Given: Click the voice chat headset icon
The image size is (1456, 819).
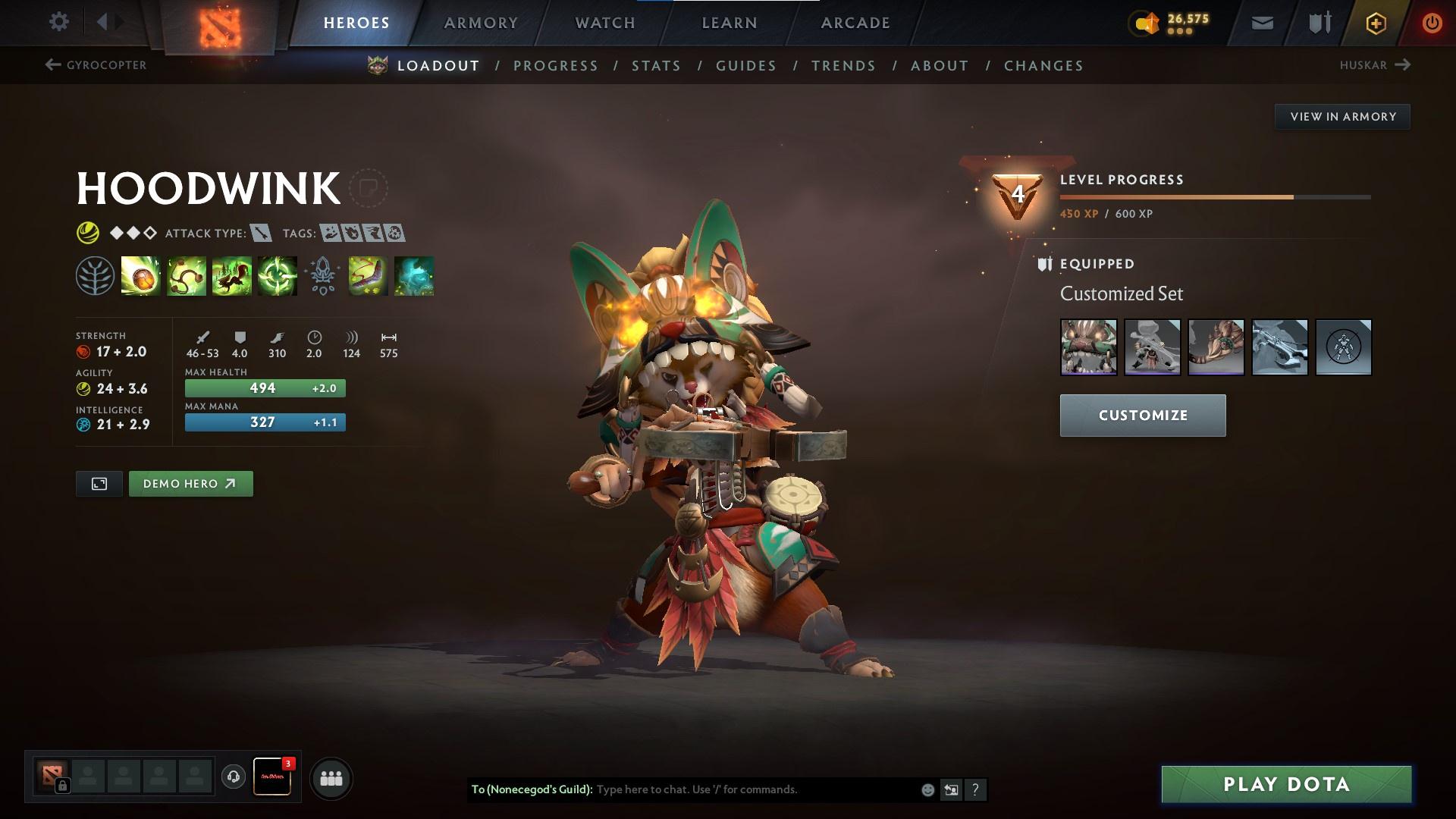Looking at the screenshot, I should pyautogui.click(x=234, y=777).
